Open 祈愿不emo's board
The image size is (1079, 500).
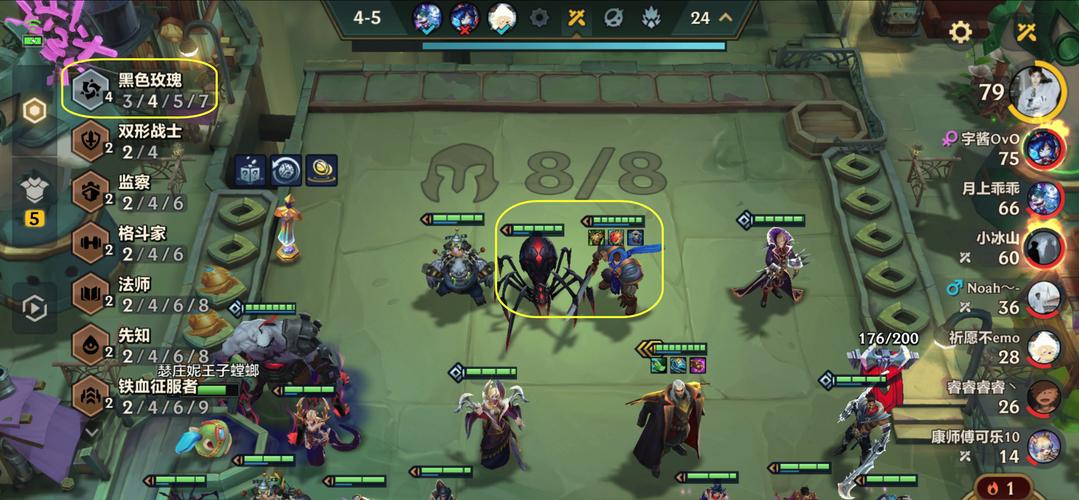(1044, 347)
